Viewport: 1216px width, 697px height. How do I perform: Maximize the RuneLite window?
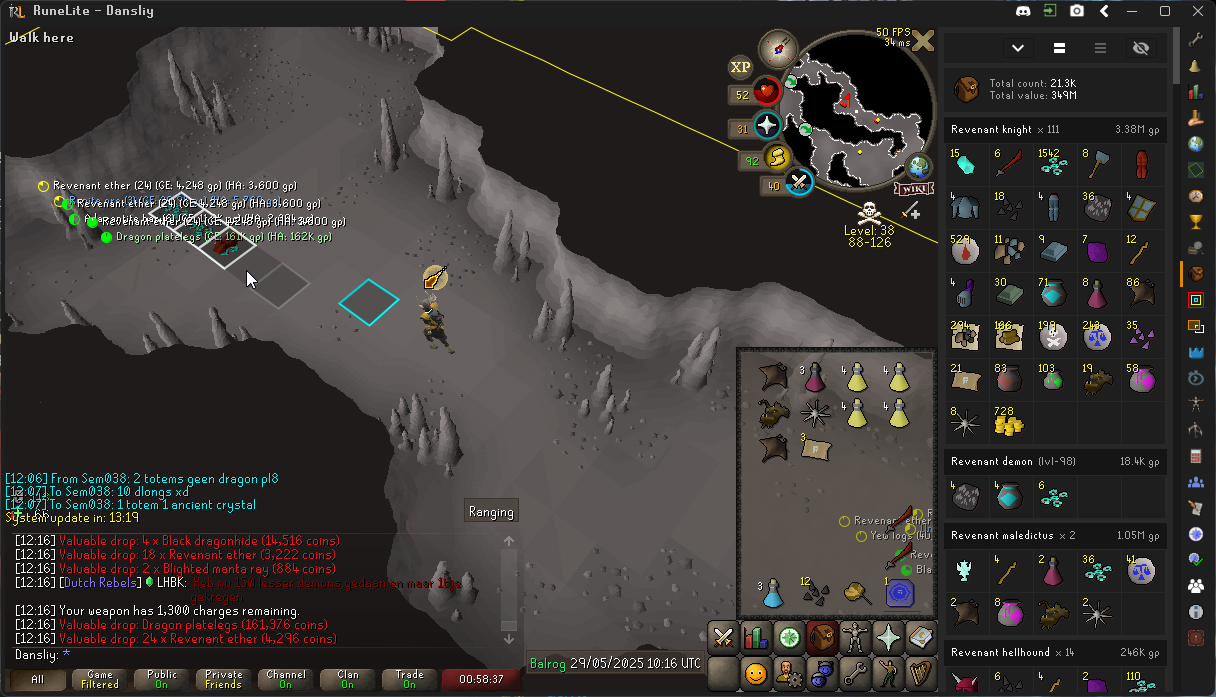point(1165,11)
